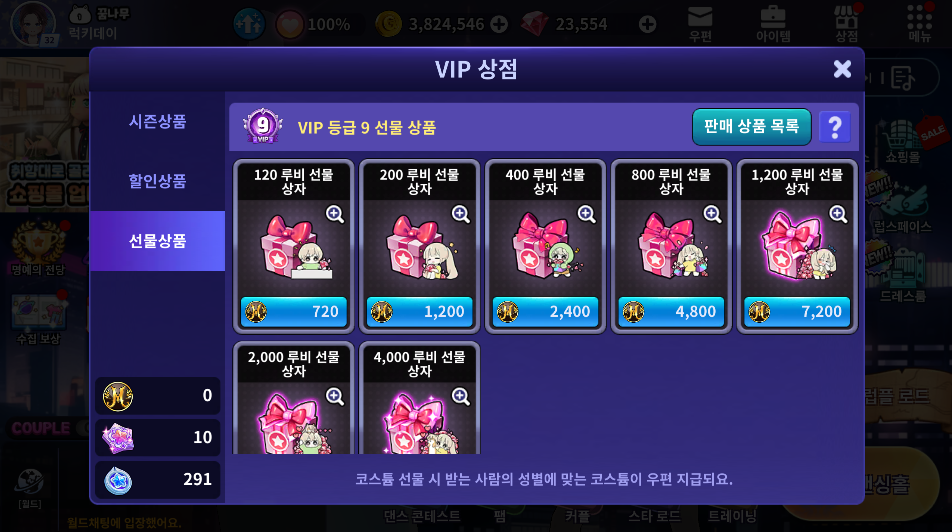The height and width of the screenshot is (532, 952).
Task: Buy the 800 루비 선물 상자 for 4,800
Action: pos(672,311)
